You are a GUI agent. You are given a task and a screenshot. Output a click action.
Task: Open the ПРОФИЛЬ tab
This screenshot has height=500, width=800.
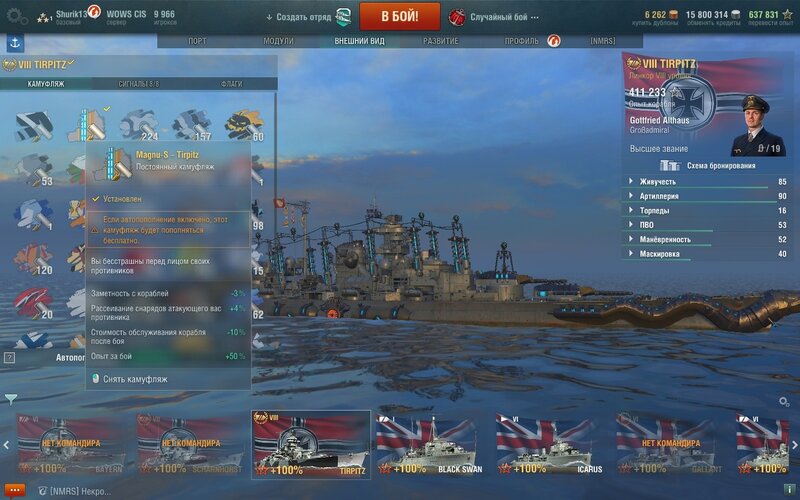pos(521,41)
